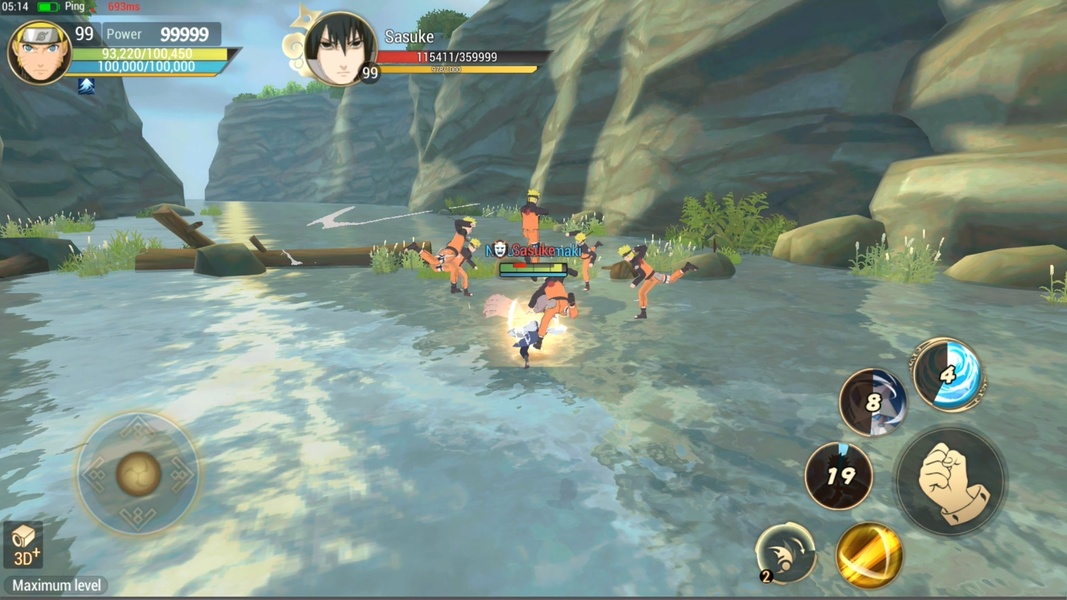Select Sasuke's target portrait
This screenshot has width=1067, height=600.
[x=340, y=48]
